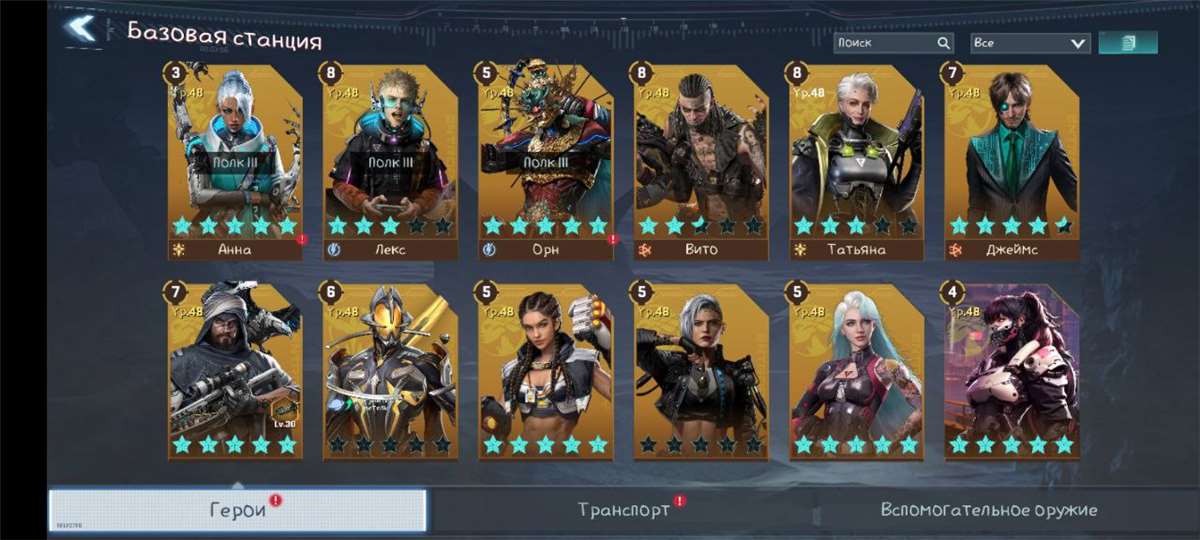The height and width of the screenshot is (540, 1200).
Task: Select the braided woman with yellow gauntlet
Action: 545,370
